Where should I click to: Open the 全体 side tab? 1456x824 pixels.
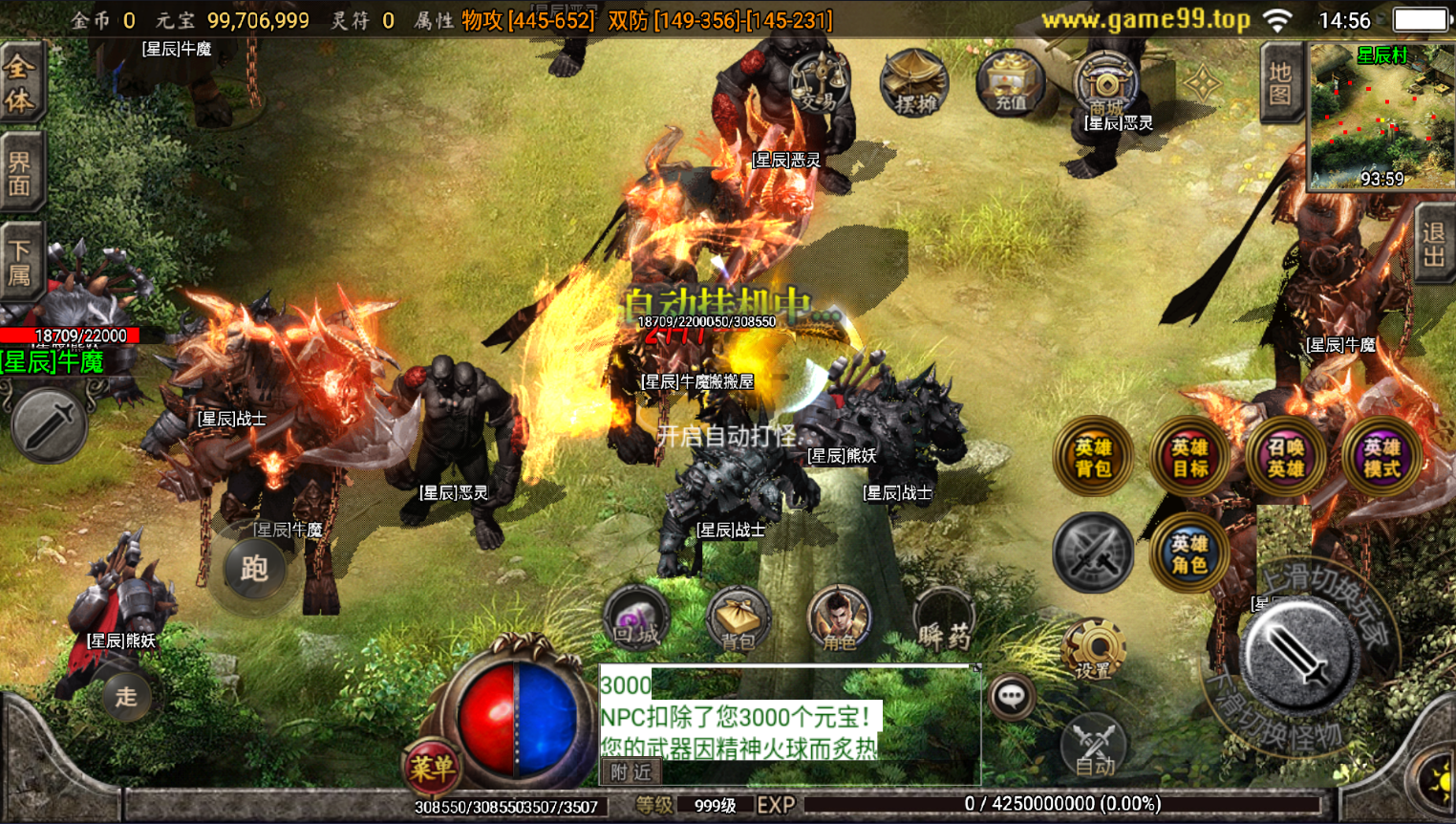click(21, 83)
